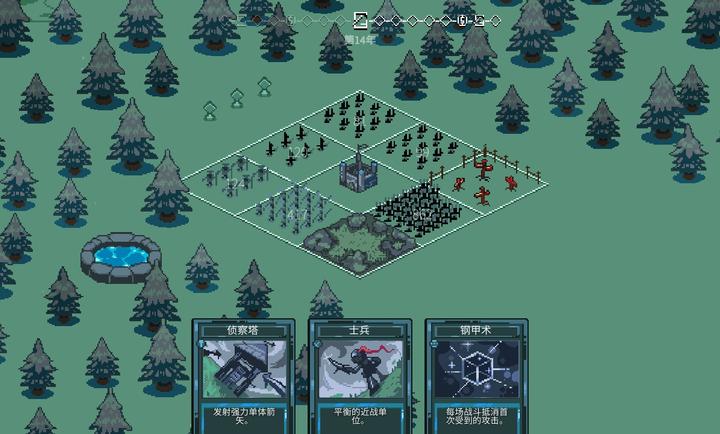Select the castle tile at the grid center
The width and height of the screenshot is (720, 434).
[358, 175]
